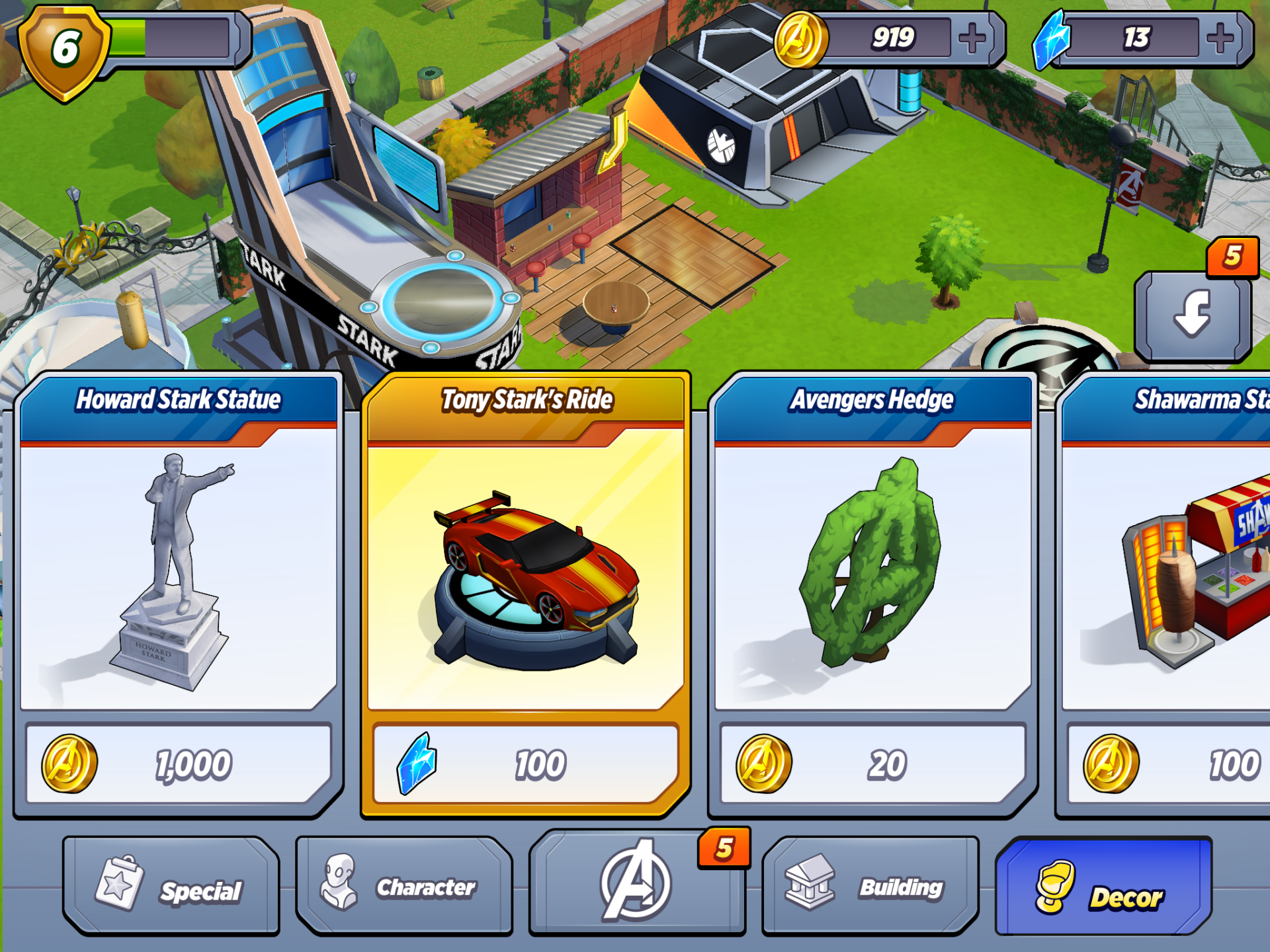Image resolution: width=1270 pixels, height=952 pixels.
Task: Click the back arrow button
Action: tap(1193, 315)
